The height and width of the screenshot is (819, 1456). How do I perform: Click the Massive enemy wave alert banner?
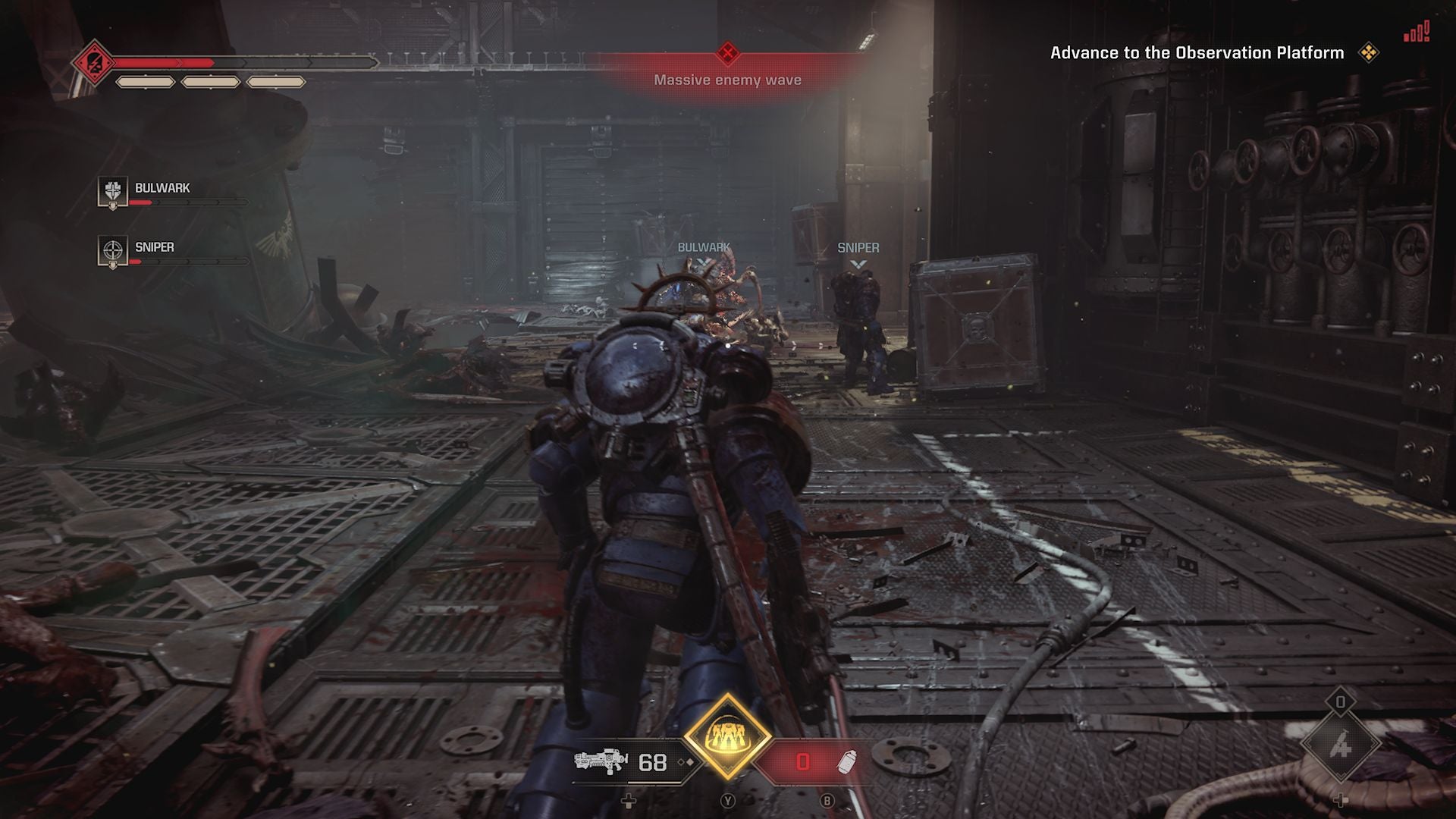click(727, 79)
